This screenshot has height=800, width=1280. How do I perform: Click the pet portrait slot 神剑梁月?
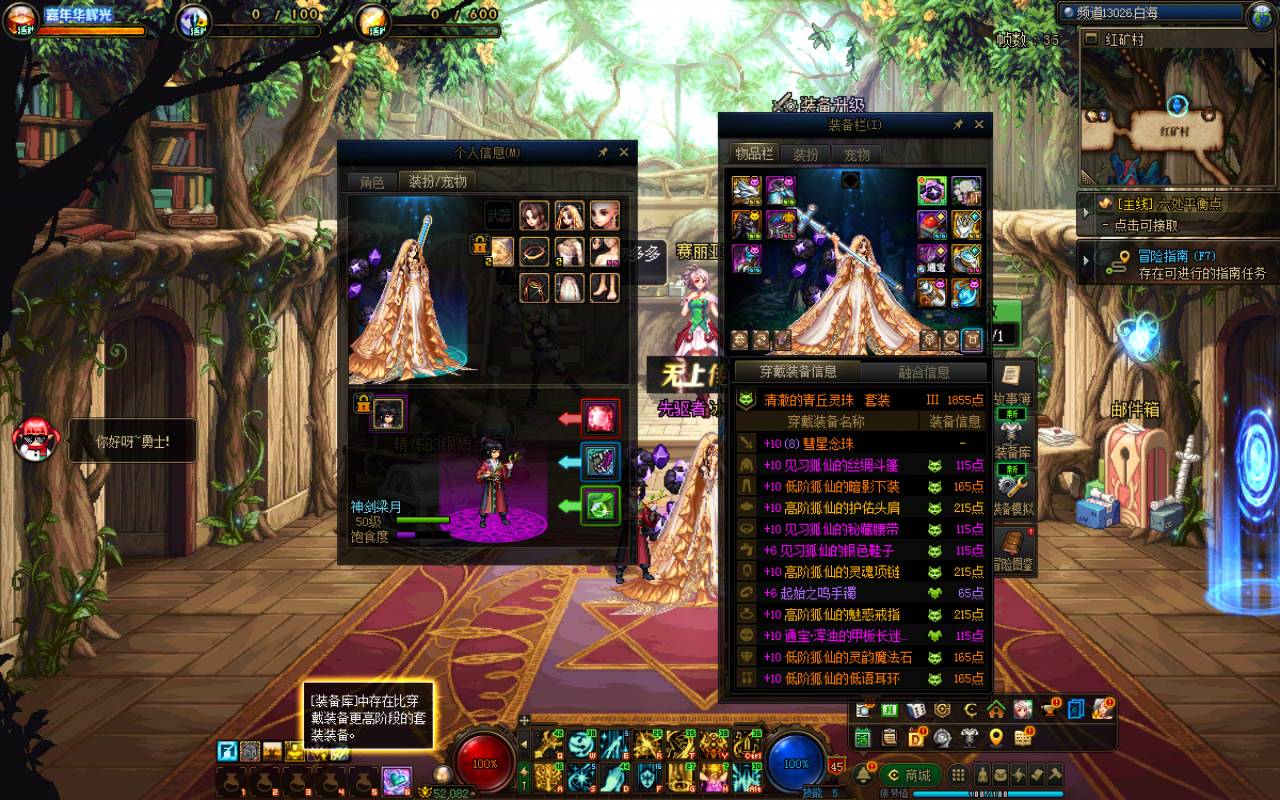pyautogui.click(x=389, y=412)
